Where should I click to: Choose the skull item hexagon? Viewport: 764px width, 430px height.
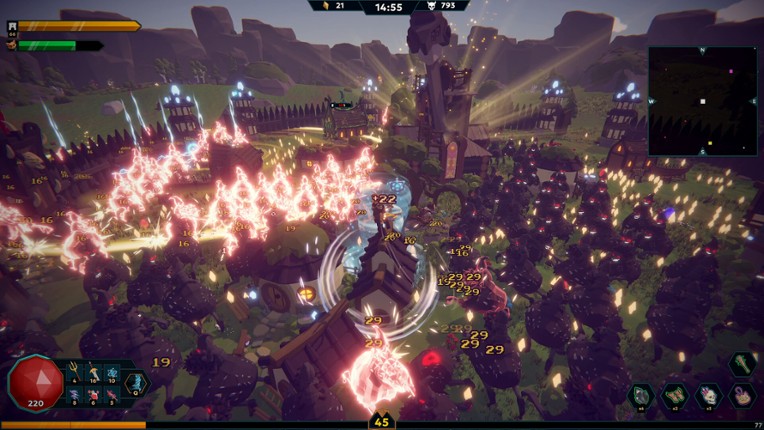[x=707, y=396]
